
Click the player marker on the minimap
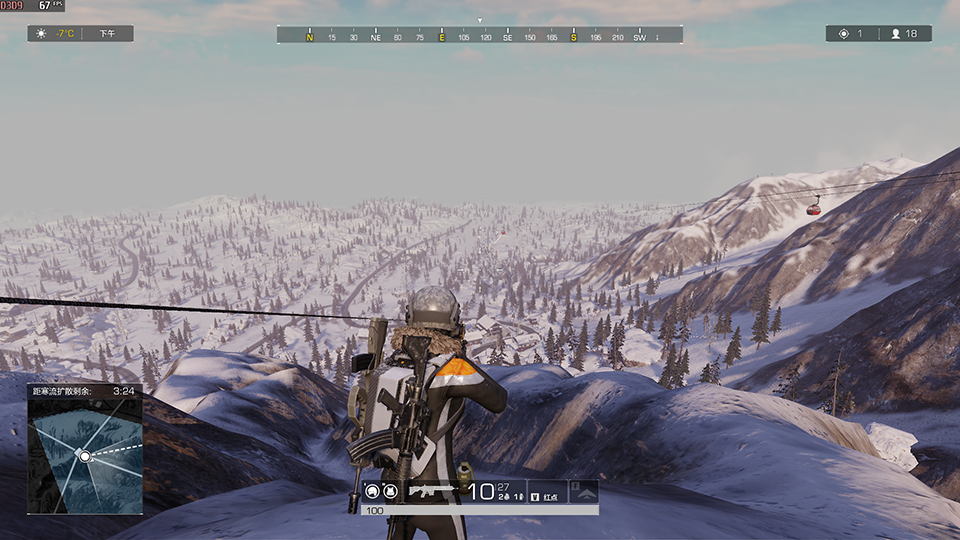(85, 456)
